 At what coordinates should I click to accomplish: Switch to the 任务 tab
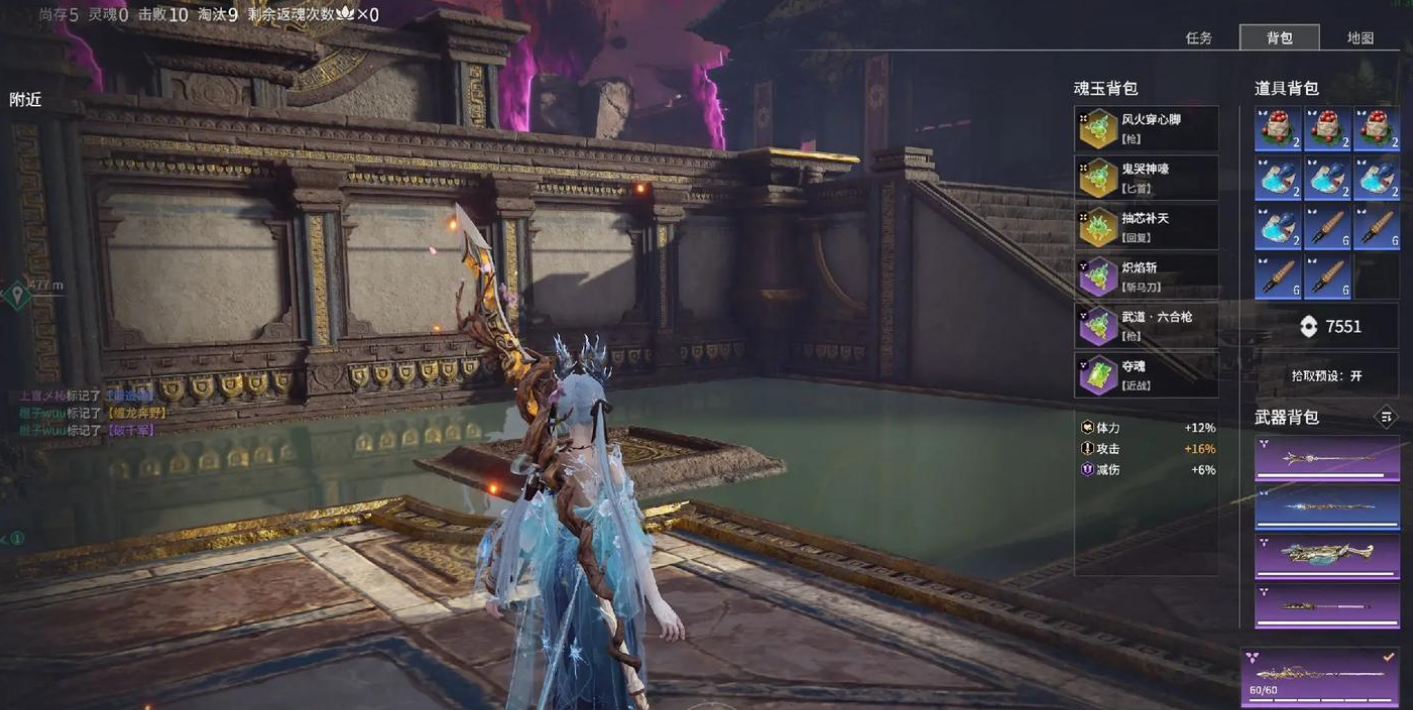pos(1198,38)
